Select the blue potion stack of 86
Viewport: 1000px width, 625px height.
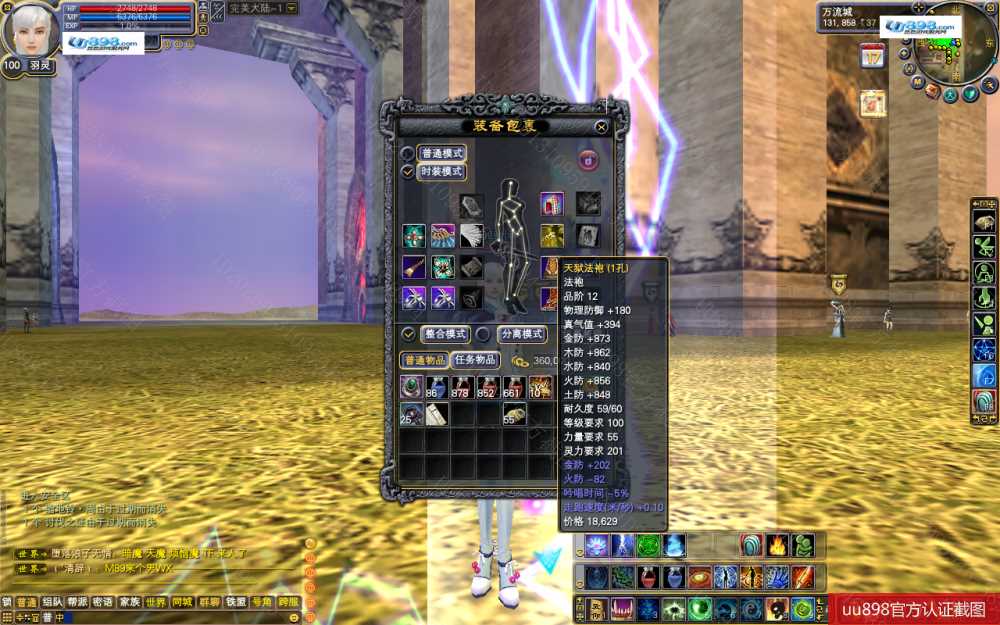436,387
